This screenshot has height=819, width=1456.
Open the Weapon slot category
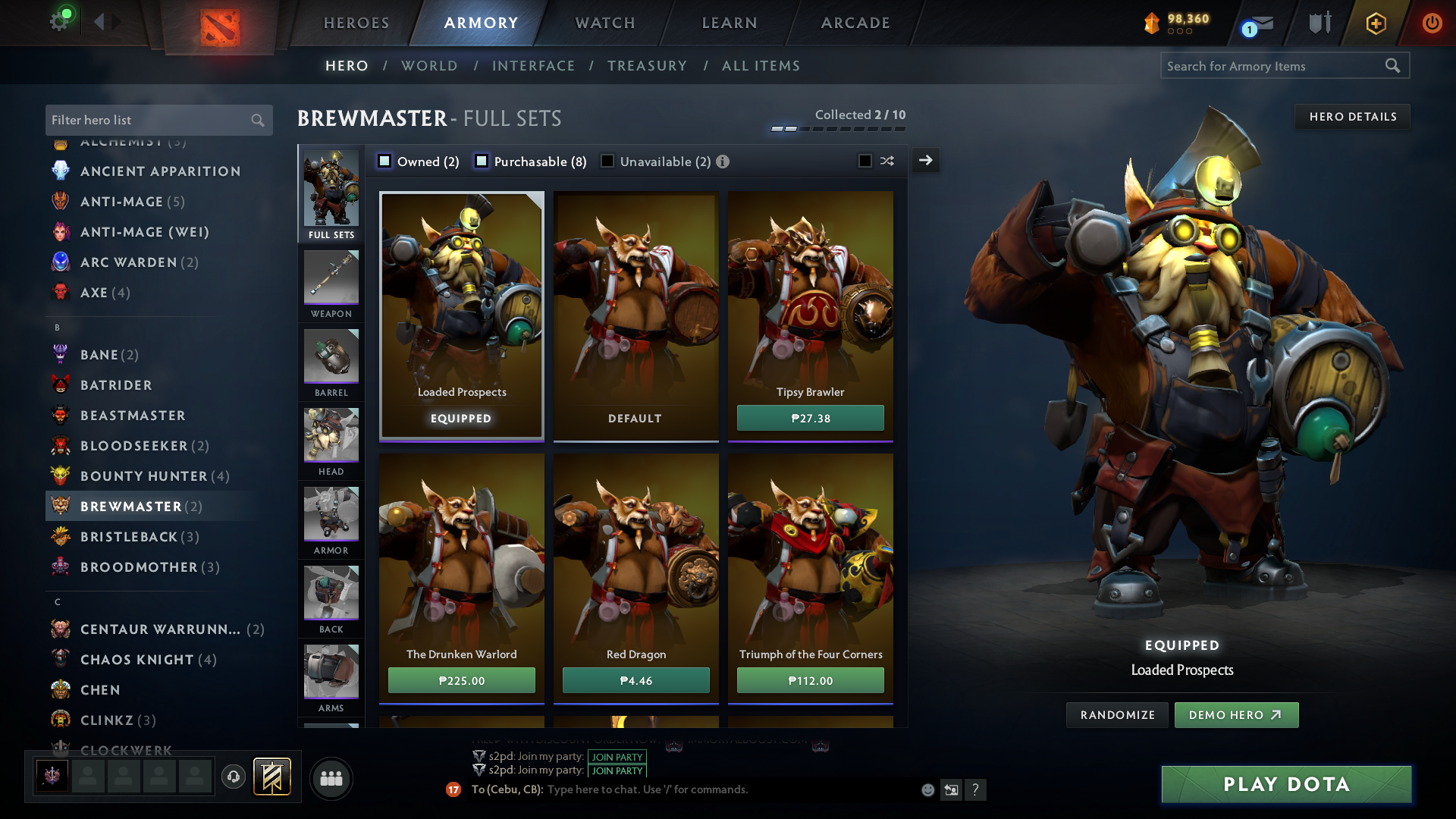pos(331,284)
